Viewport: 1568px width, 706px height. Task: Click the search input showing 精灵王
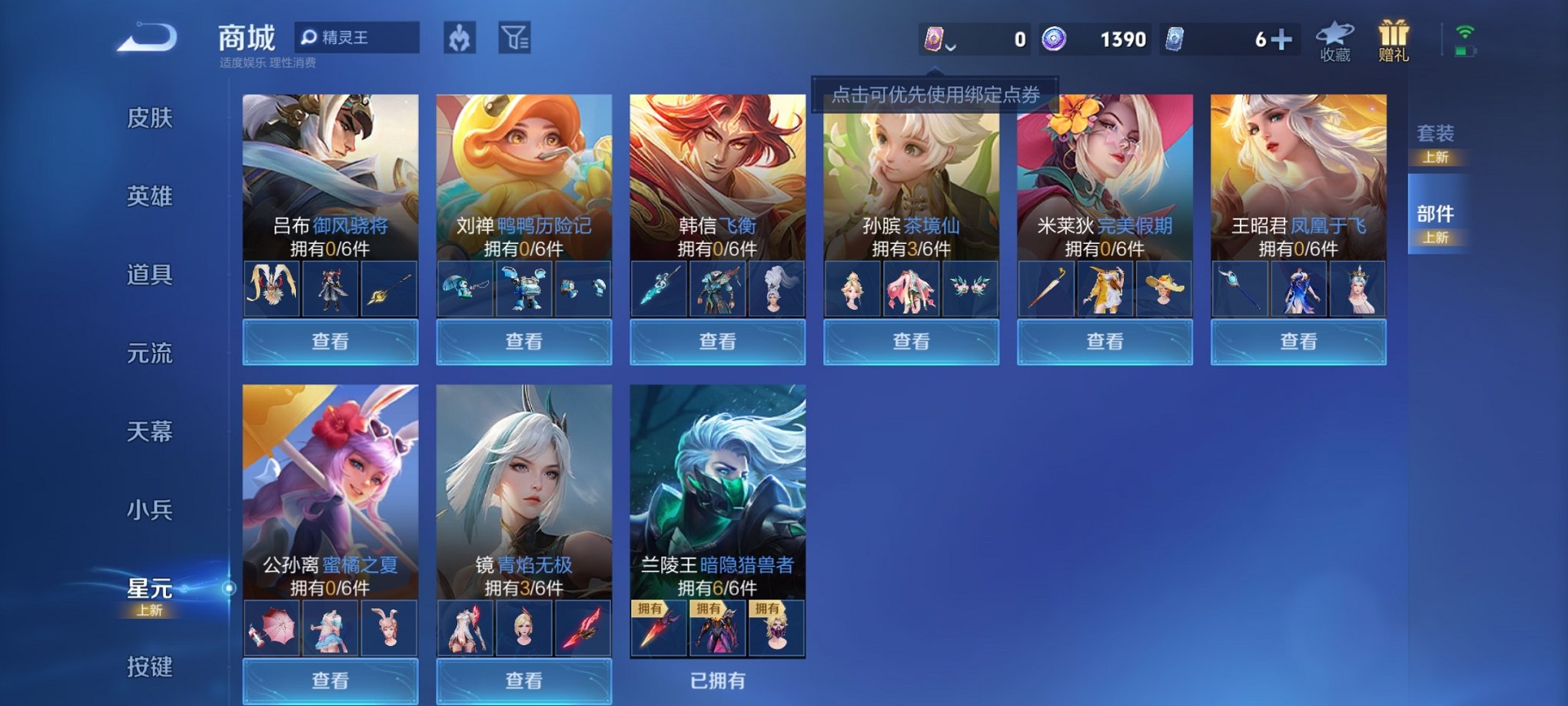click(361, 37)
